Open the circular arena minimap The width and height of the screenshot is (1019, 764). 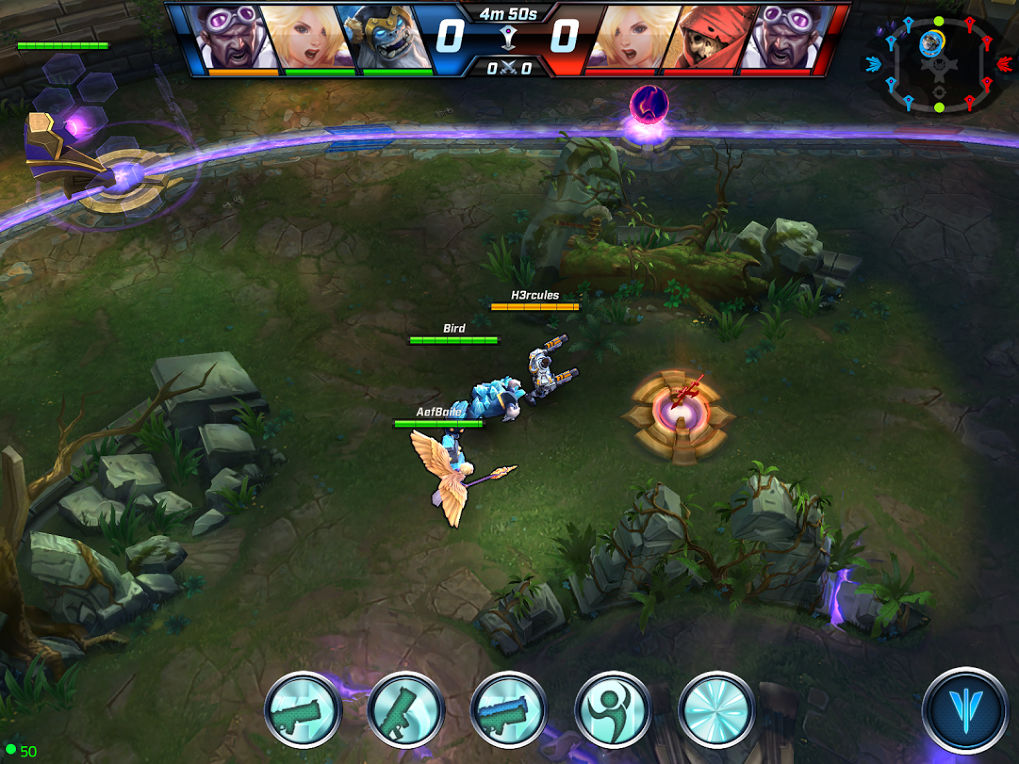pyautogui.click(x=938, y=65)
